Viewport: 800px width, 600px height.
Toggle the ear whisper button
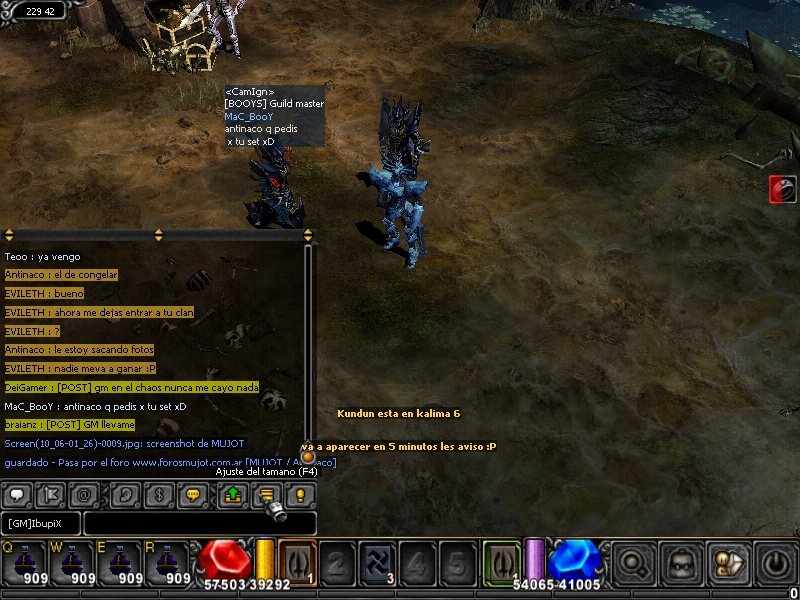(x=122, y=494)
